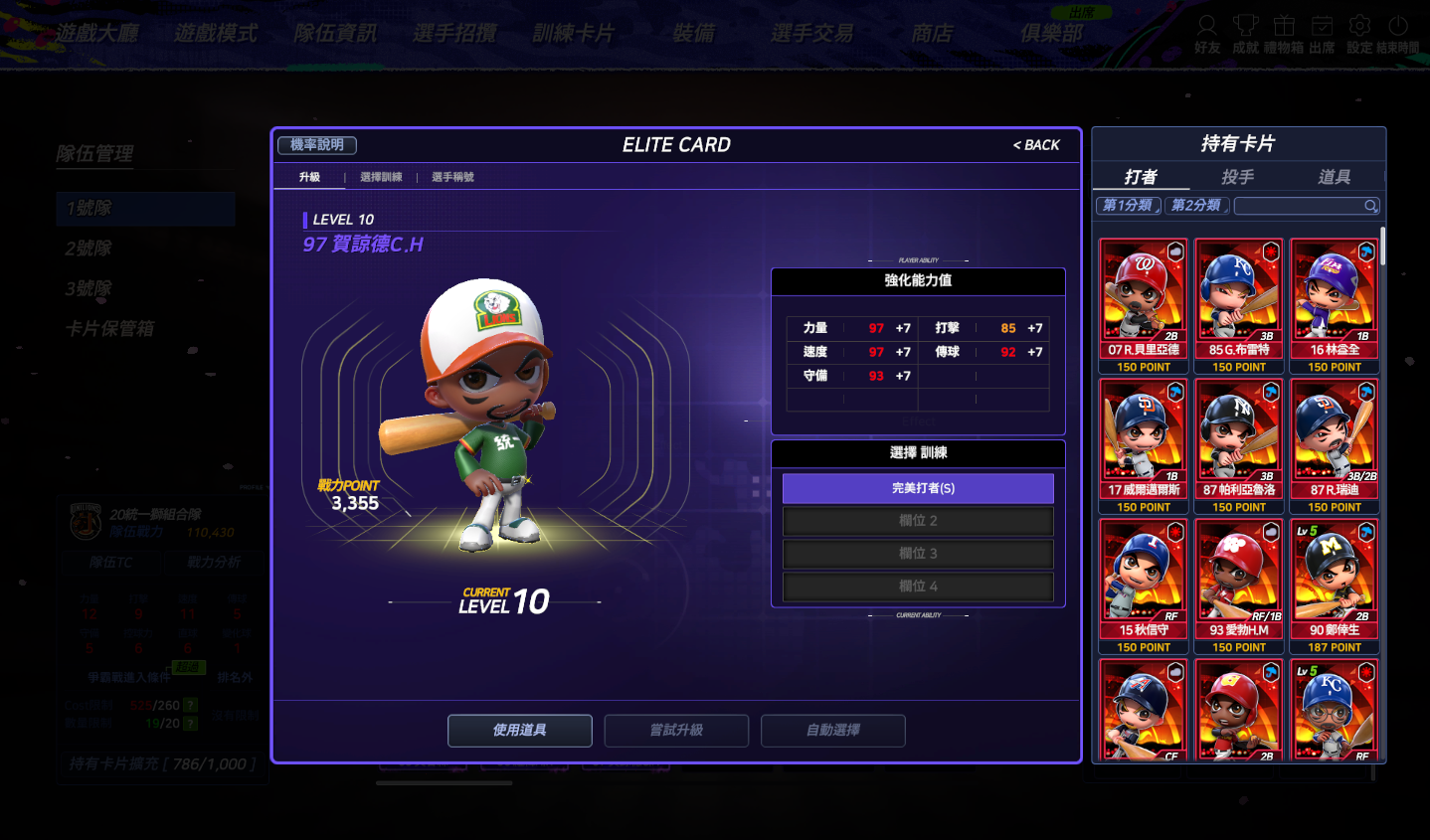
Task: Open the 設定 settings icon
Action: coord(1359,33)
